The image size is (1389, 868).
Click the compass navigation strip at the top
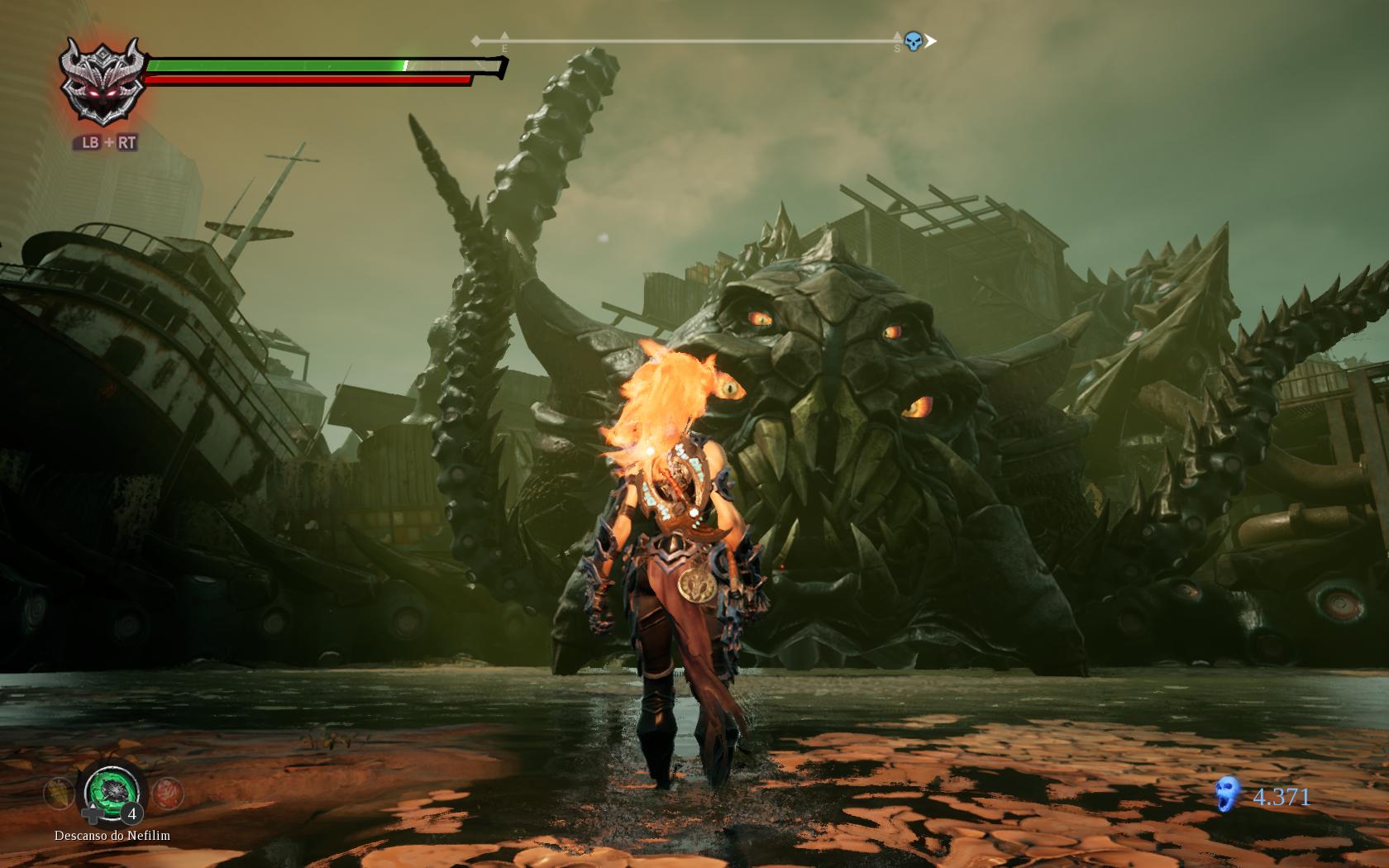pos(703,39)
